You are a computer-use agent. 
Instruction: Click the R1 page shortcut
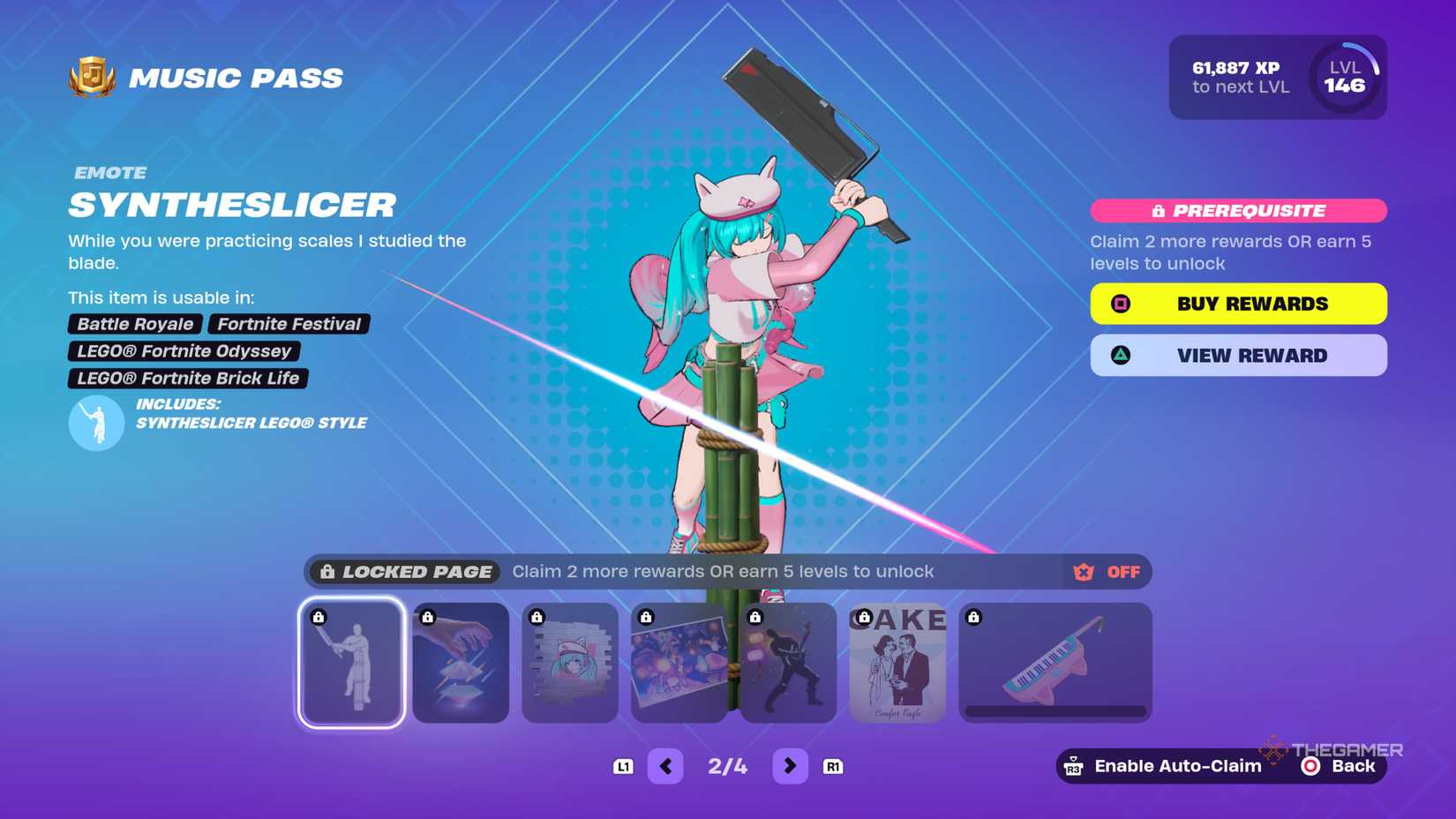point(834,765)
